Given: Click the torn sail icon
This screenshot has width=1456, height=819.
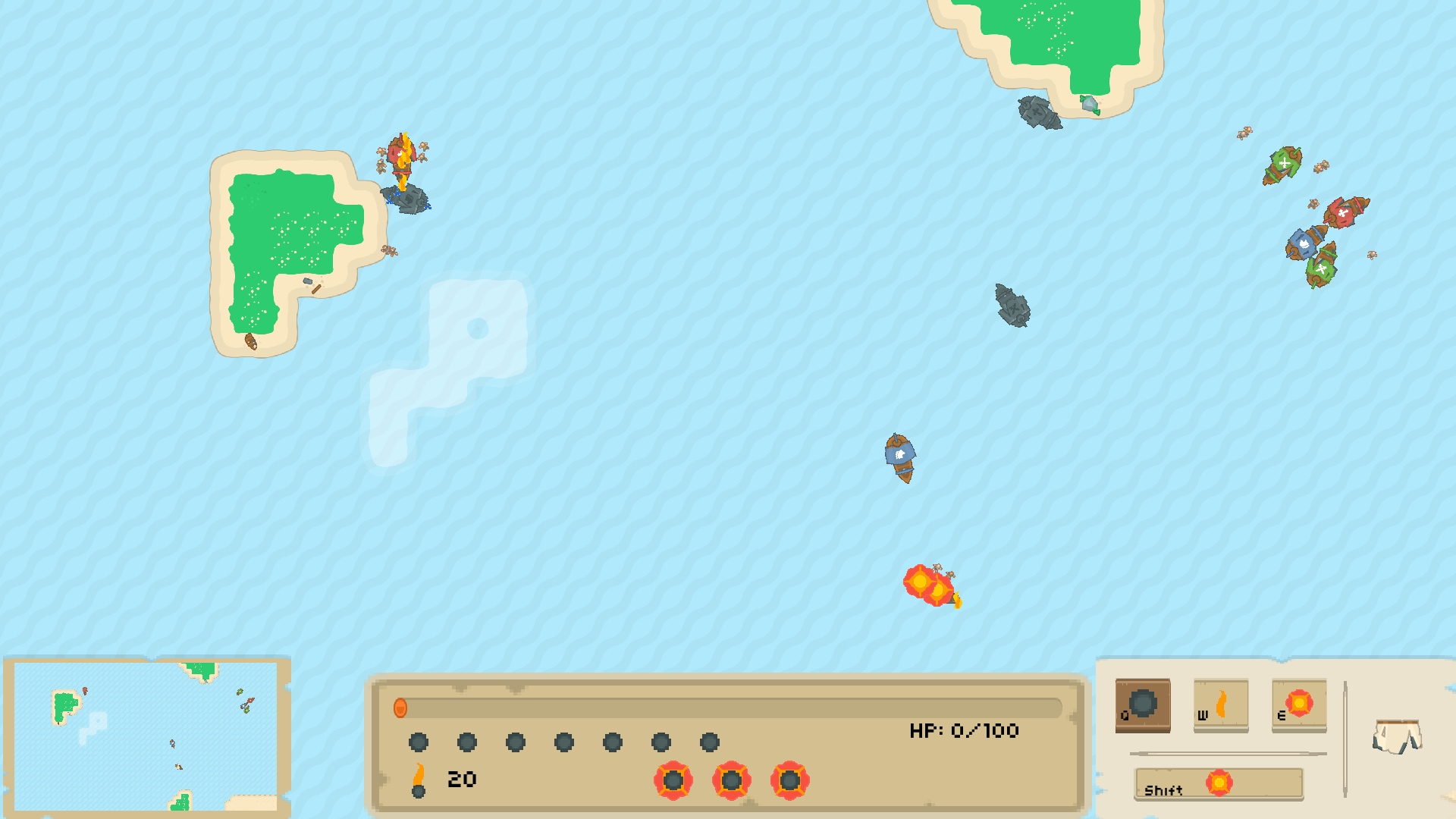Looking at the screenshot, I should [1396, 736].
